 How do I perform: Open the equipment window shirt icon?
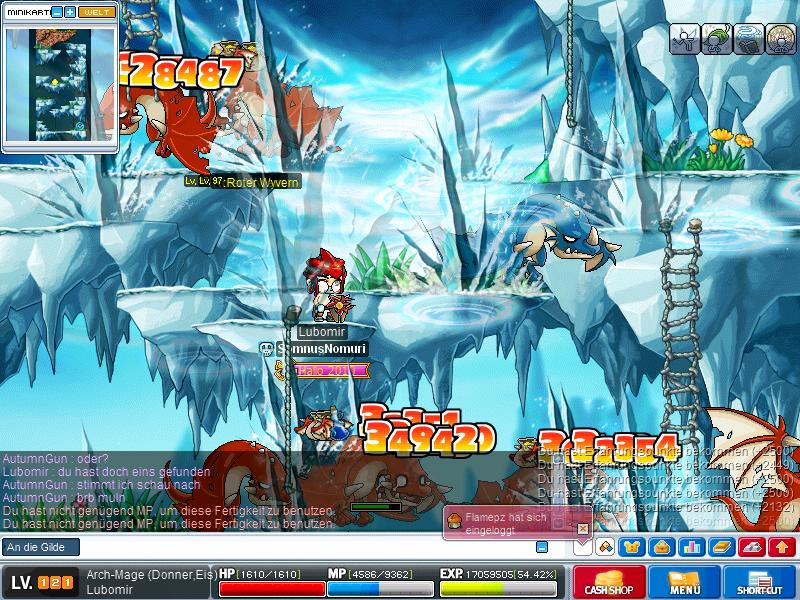tap(632, 546)
